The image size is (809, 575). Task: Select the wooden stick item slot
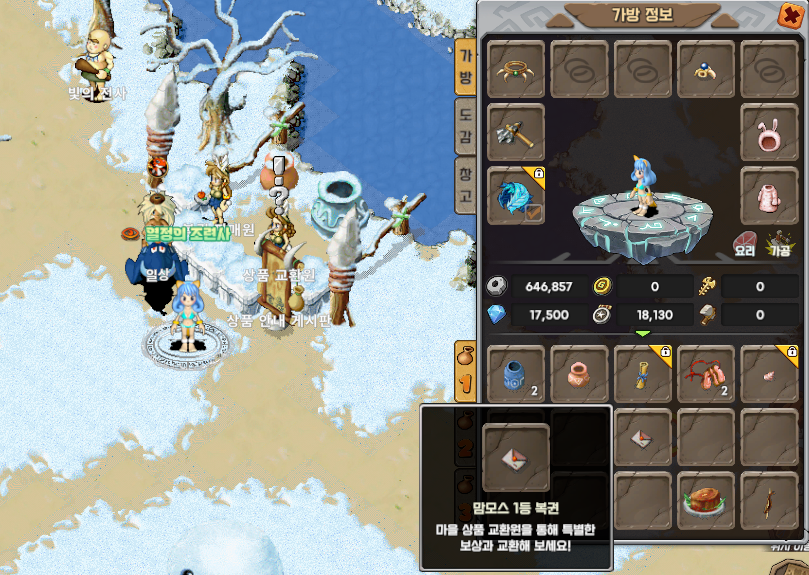769,502
